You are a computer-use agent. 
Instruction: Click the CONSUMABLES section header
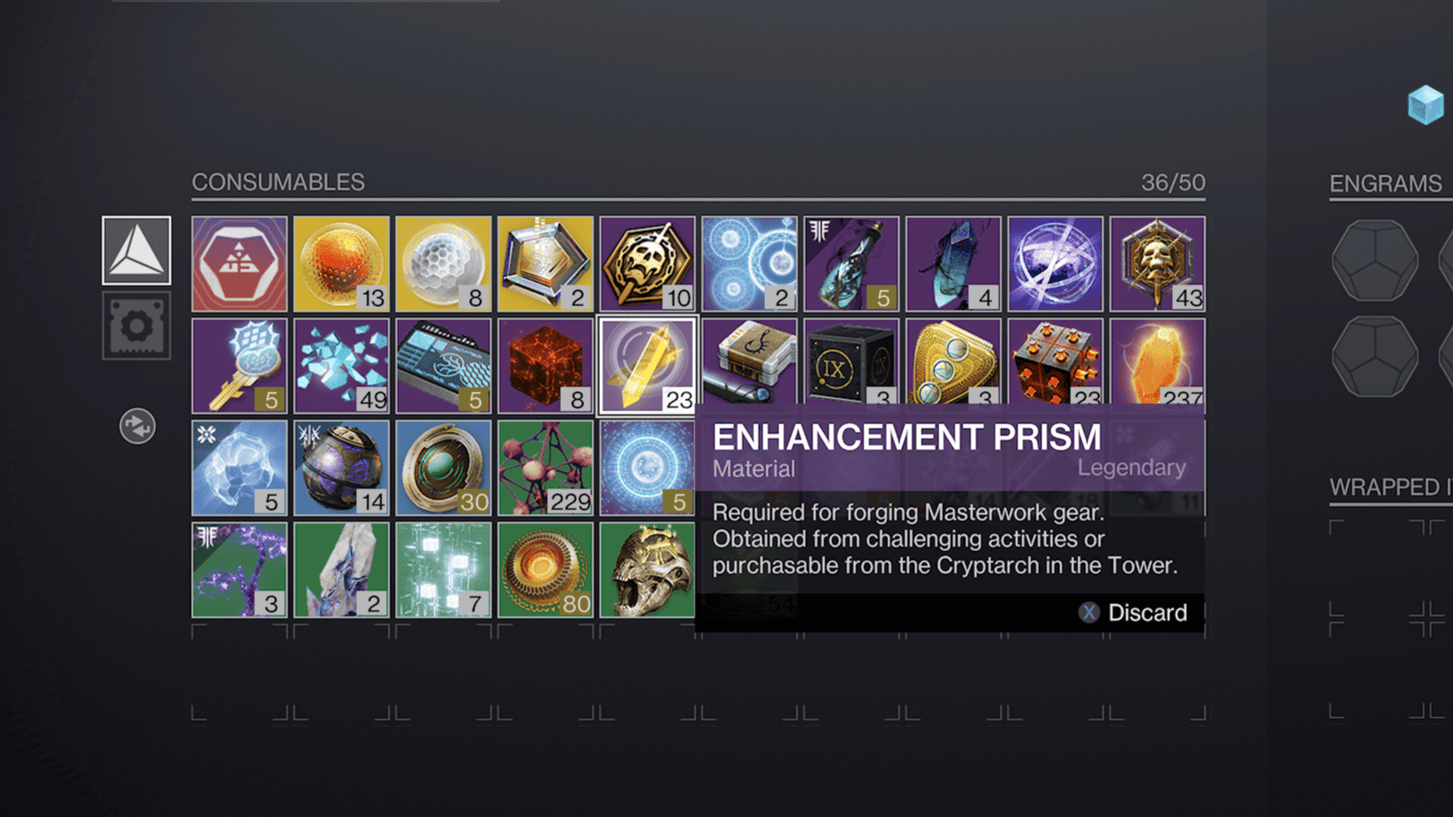click(x=279, y=182)
